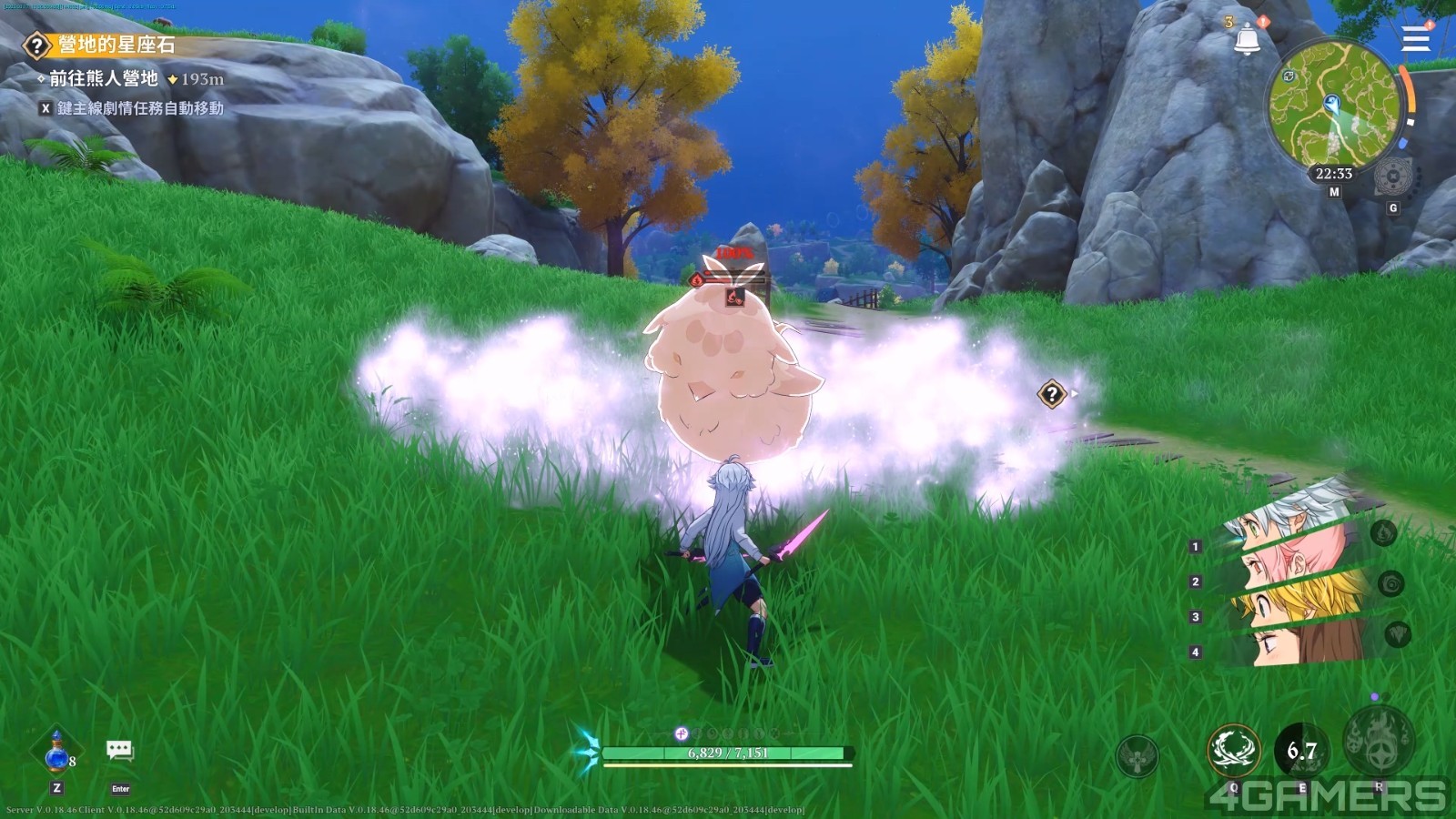Click the swirl icon beside the party portraits
This screenshot has height=819, width=1456.
click(x=1390, y=583)
